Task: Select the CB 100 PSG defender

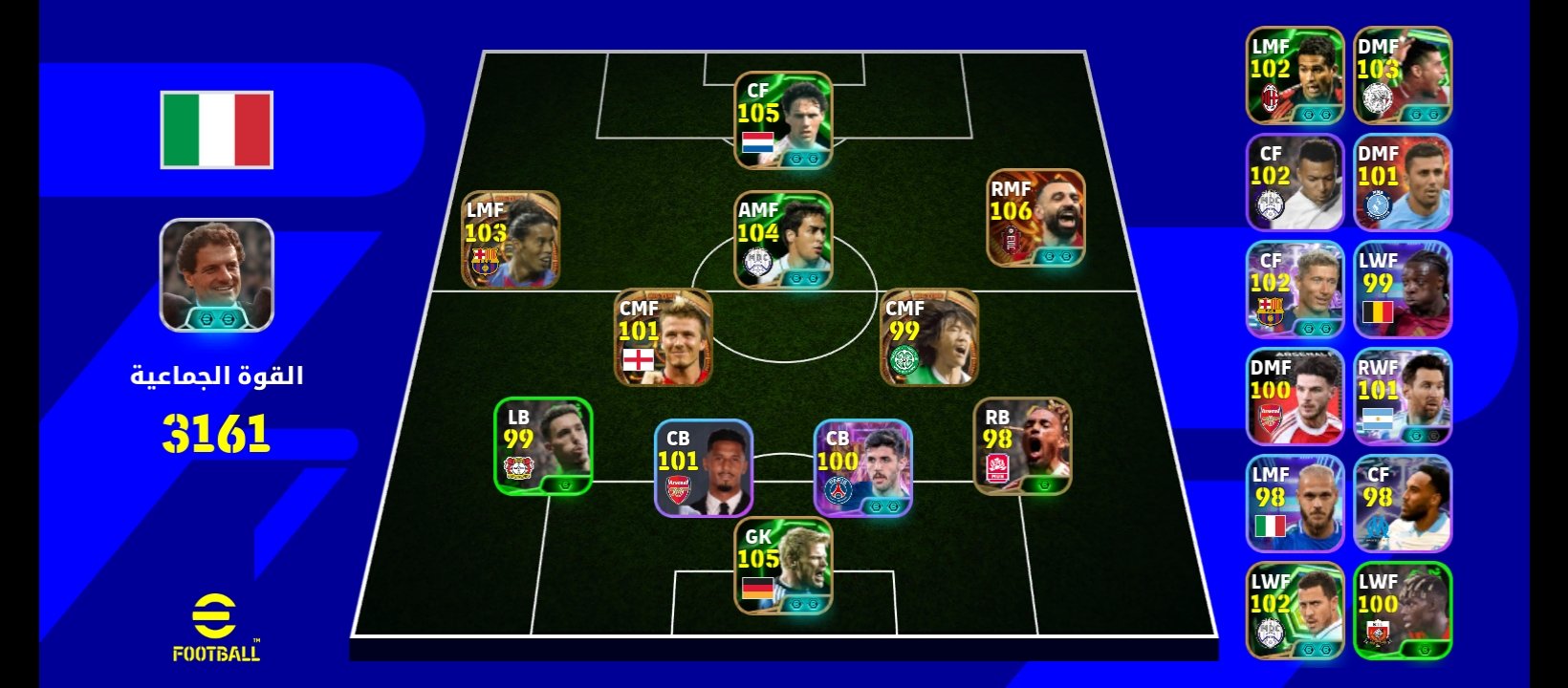Action: 862,468
